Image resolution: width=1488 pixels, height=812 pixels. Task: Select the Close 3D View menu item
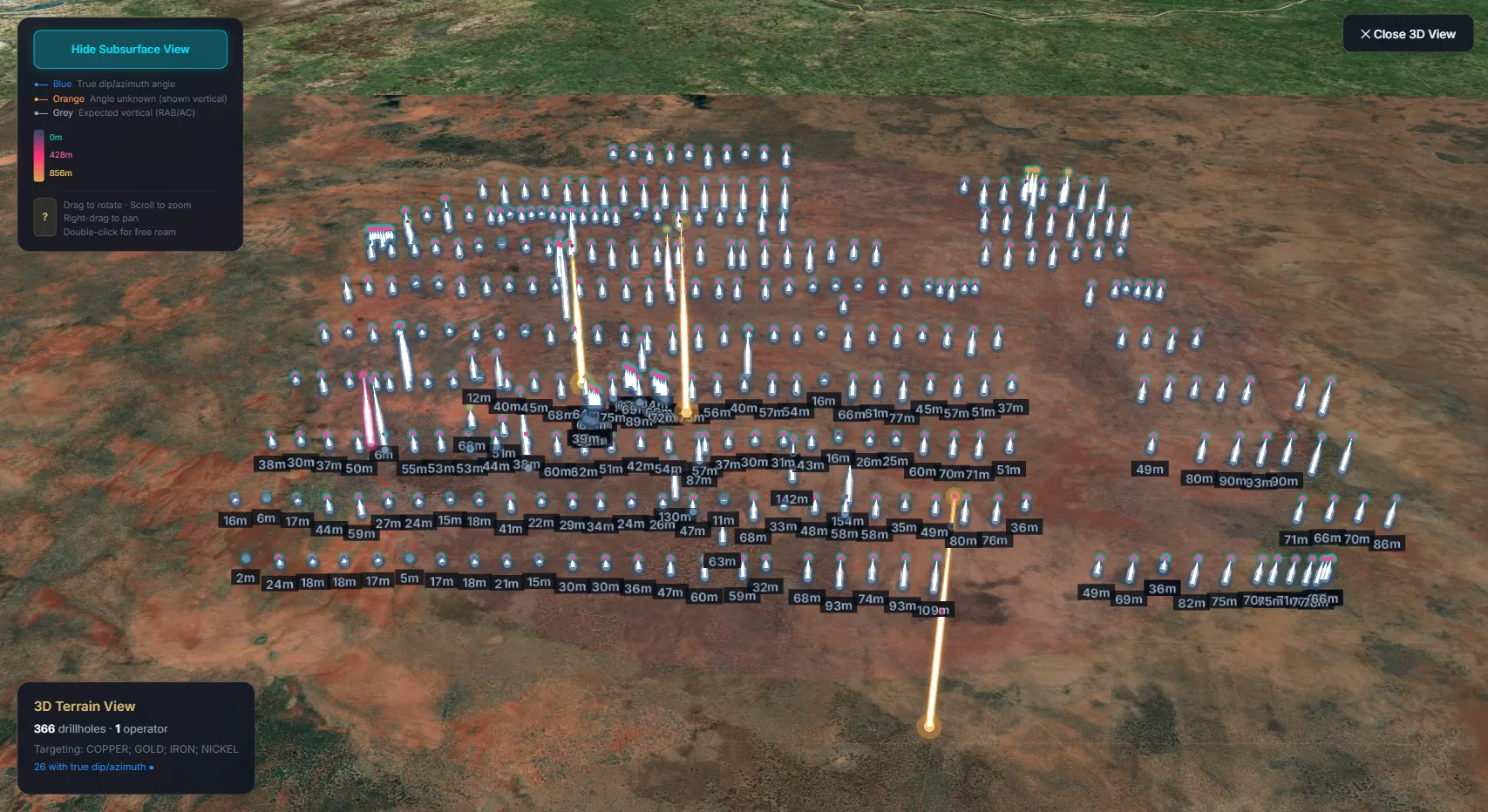1407,33
